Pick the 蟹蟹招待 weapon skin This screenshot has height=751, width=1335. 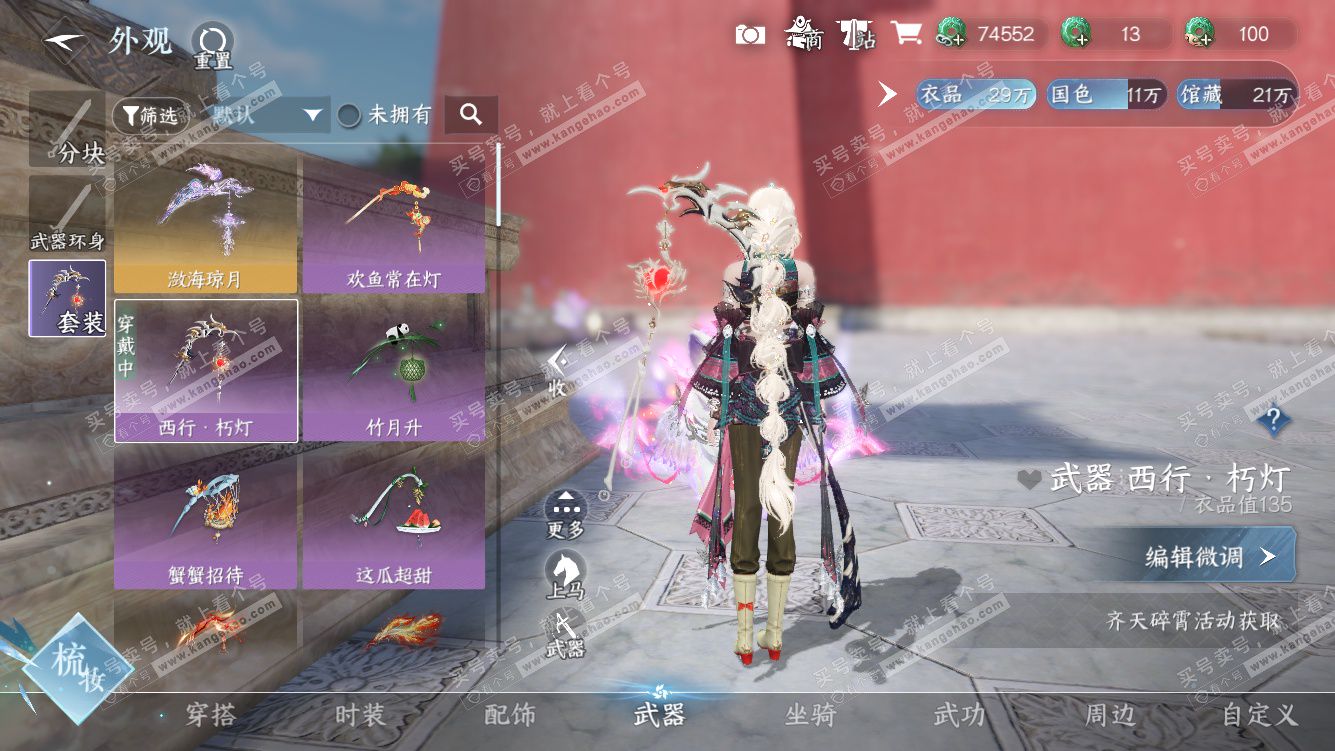tap(205, 520)
